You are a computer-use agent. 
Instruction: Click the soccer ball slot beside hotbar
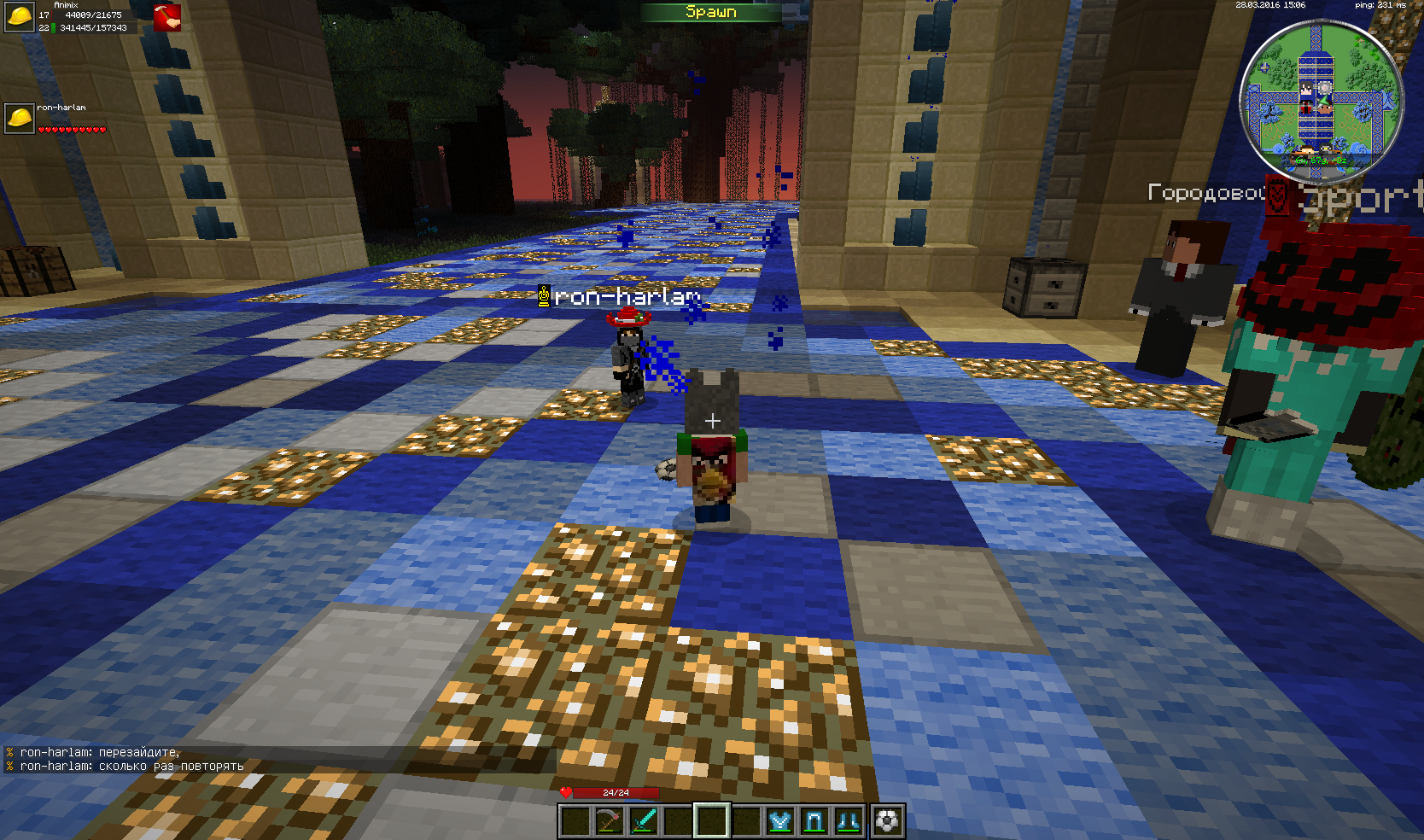[x=888, y=821]
